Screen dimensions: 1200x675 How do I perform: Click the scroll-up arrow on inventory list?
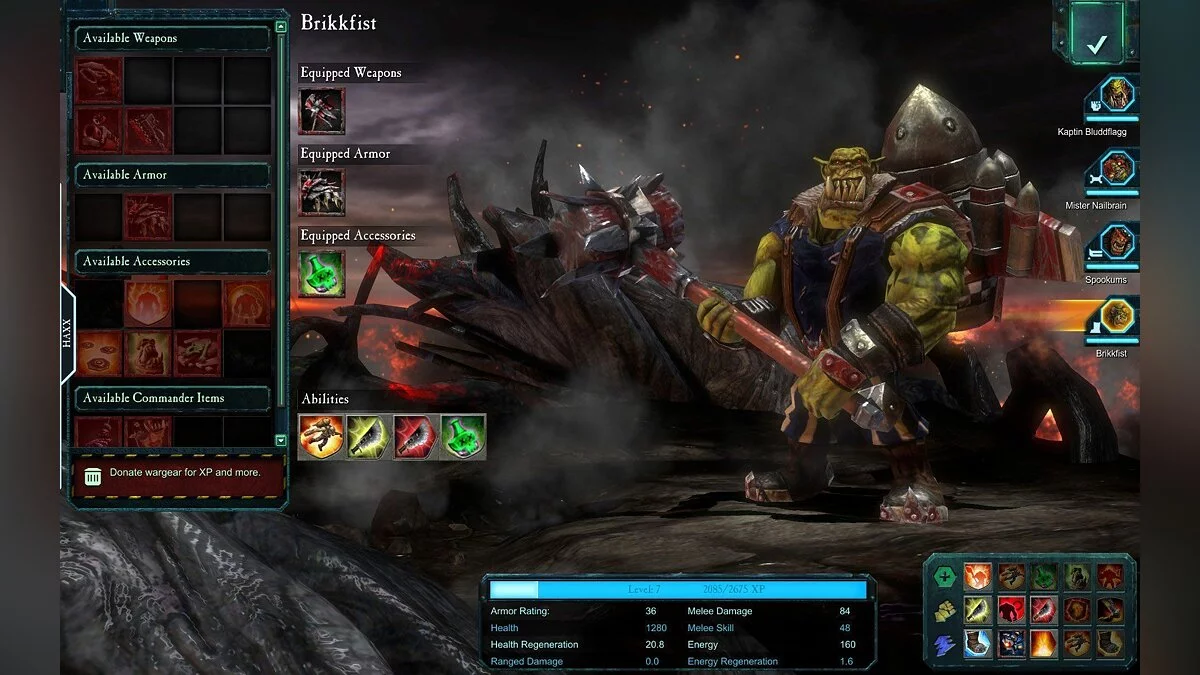coord(280,28)
